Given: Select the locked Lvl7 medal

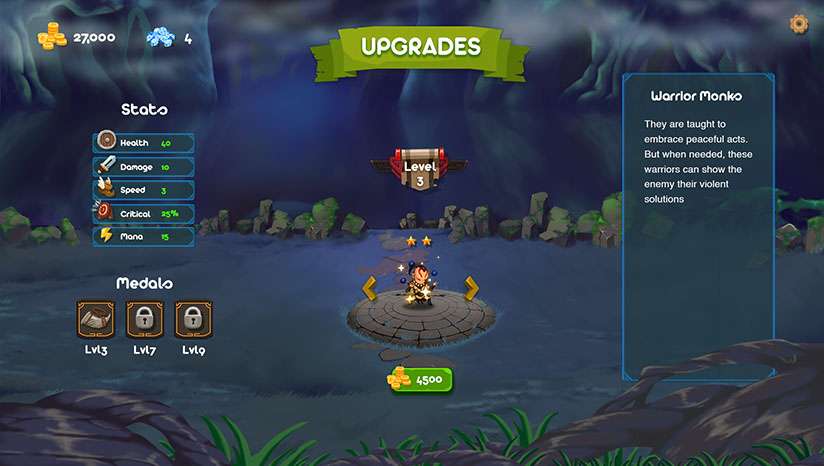Looking at the screenshot, I should pos(145,320).
